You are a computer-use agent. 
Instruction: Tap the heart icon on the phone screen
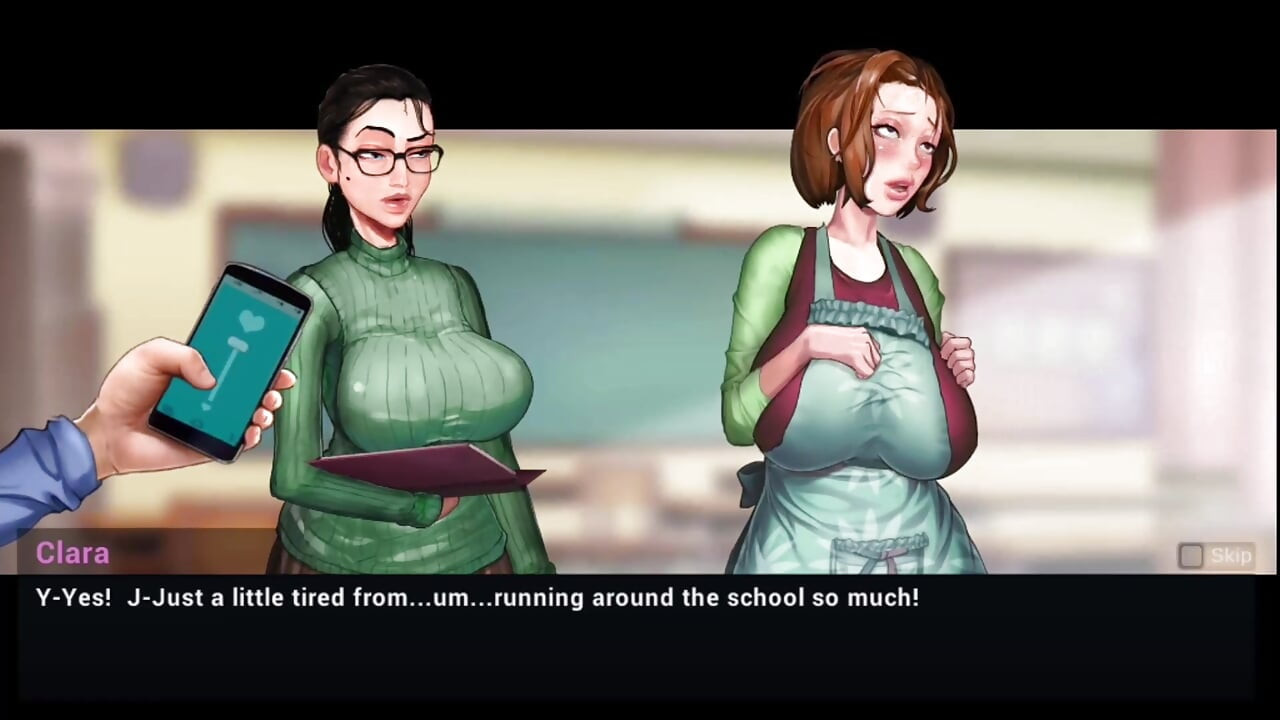tap(251, 321)
